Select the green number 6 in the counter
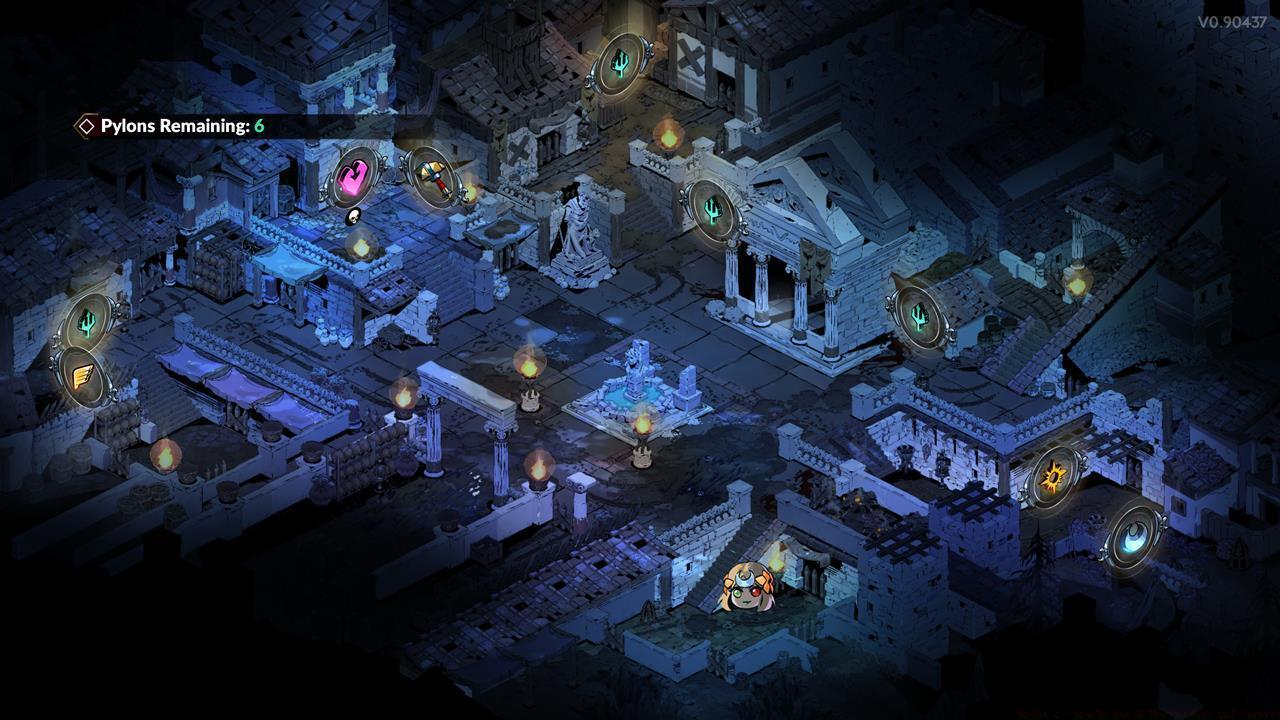 (x=260, y=128)
